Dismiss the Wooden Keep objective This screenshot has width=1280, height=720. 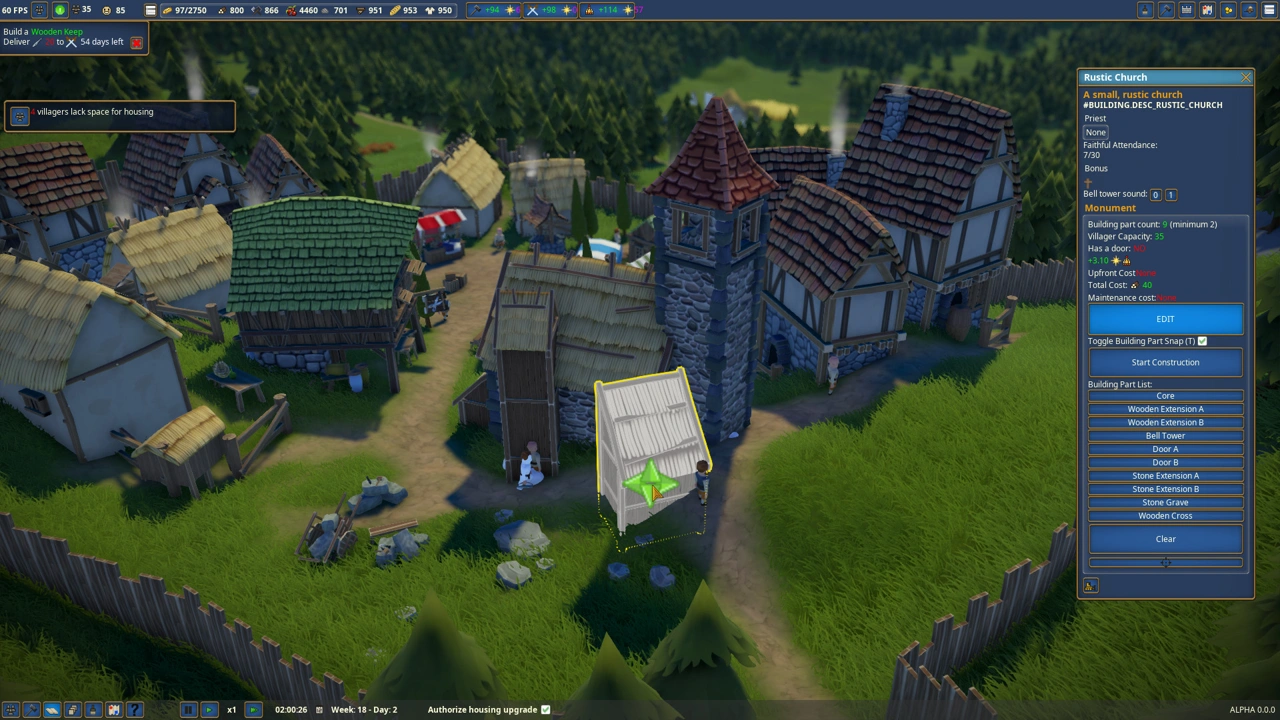pyautogui.click(x=136, y=43)
